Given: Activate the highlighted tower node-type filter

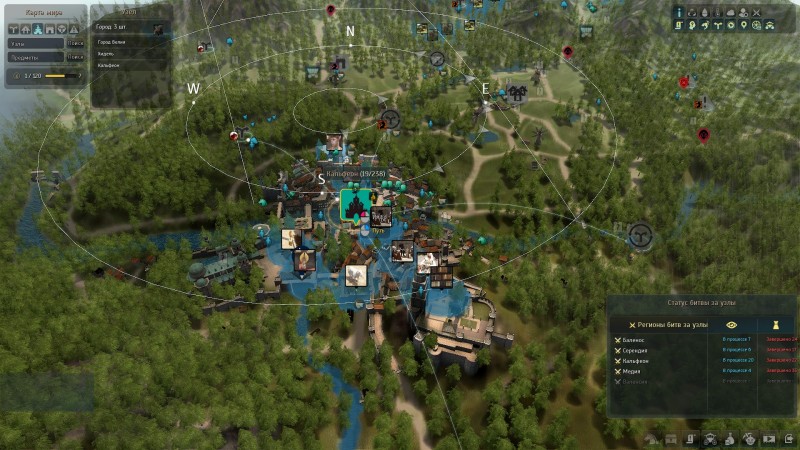Looking at the screenshot, I should [x=37, y=29].
